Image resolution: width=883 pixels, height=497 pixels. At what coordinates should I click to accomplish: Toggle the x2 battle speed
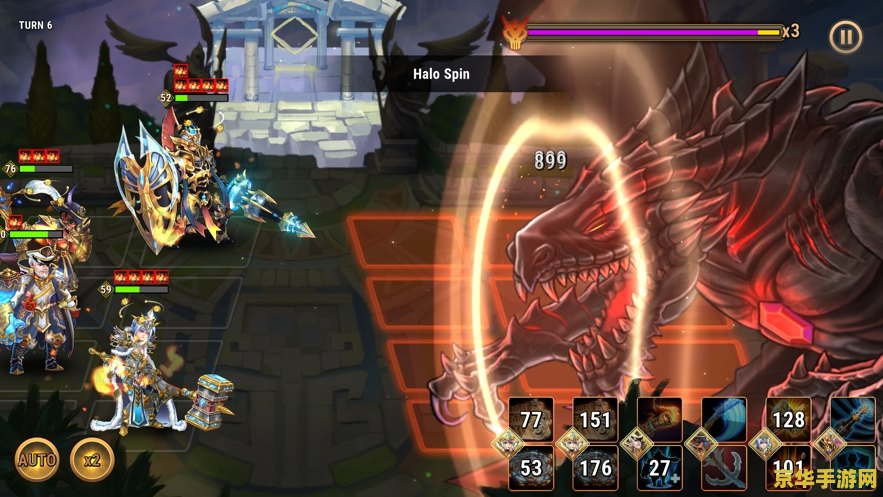pyautogui.click(x=93, y=460)
